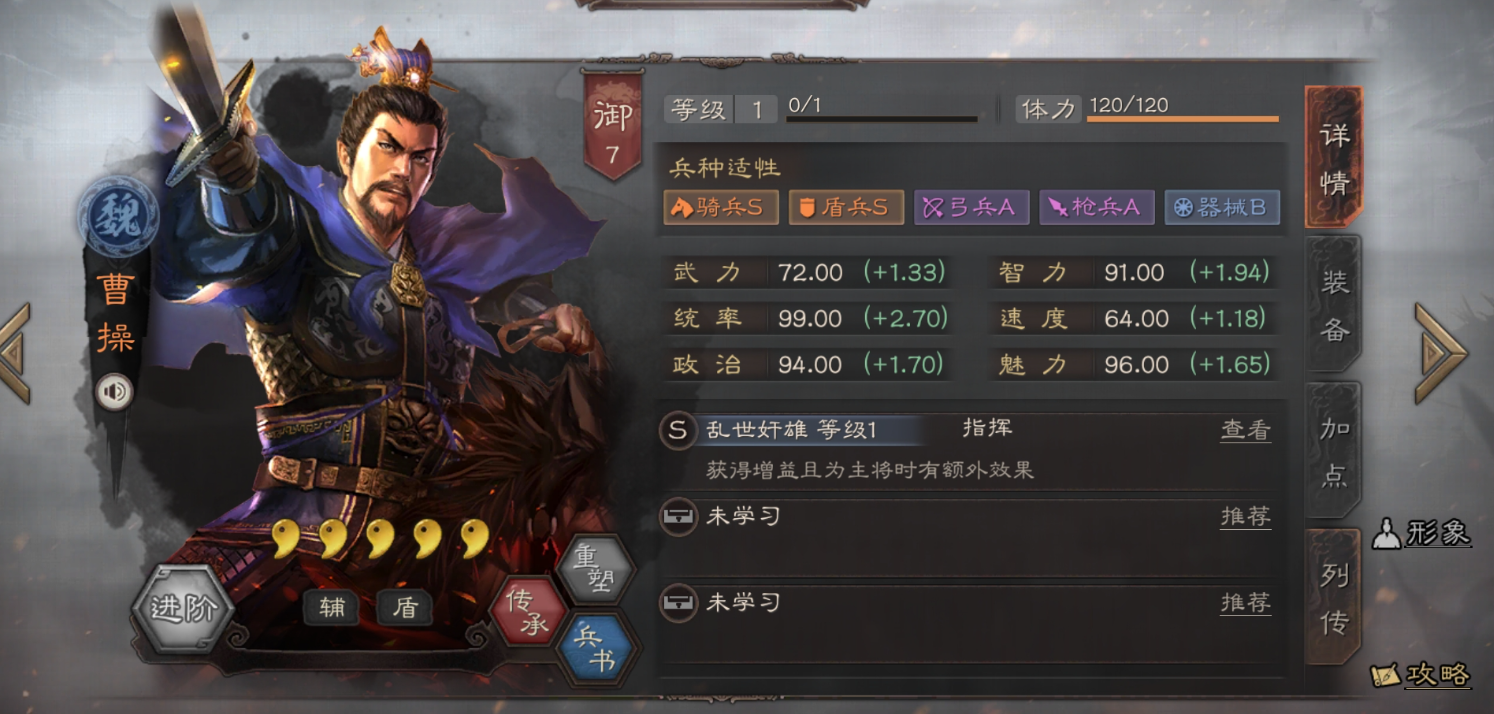Go to the previous general with left arrow
This screenshot has width=1494, height=714.
click(16, 354)
